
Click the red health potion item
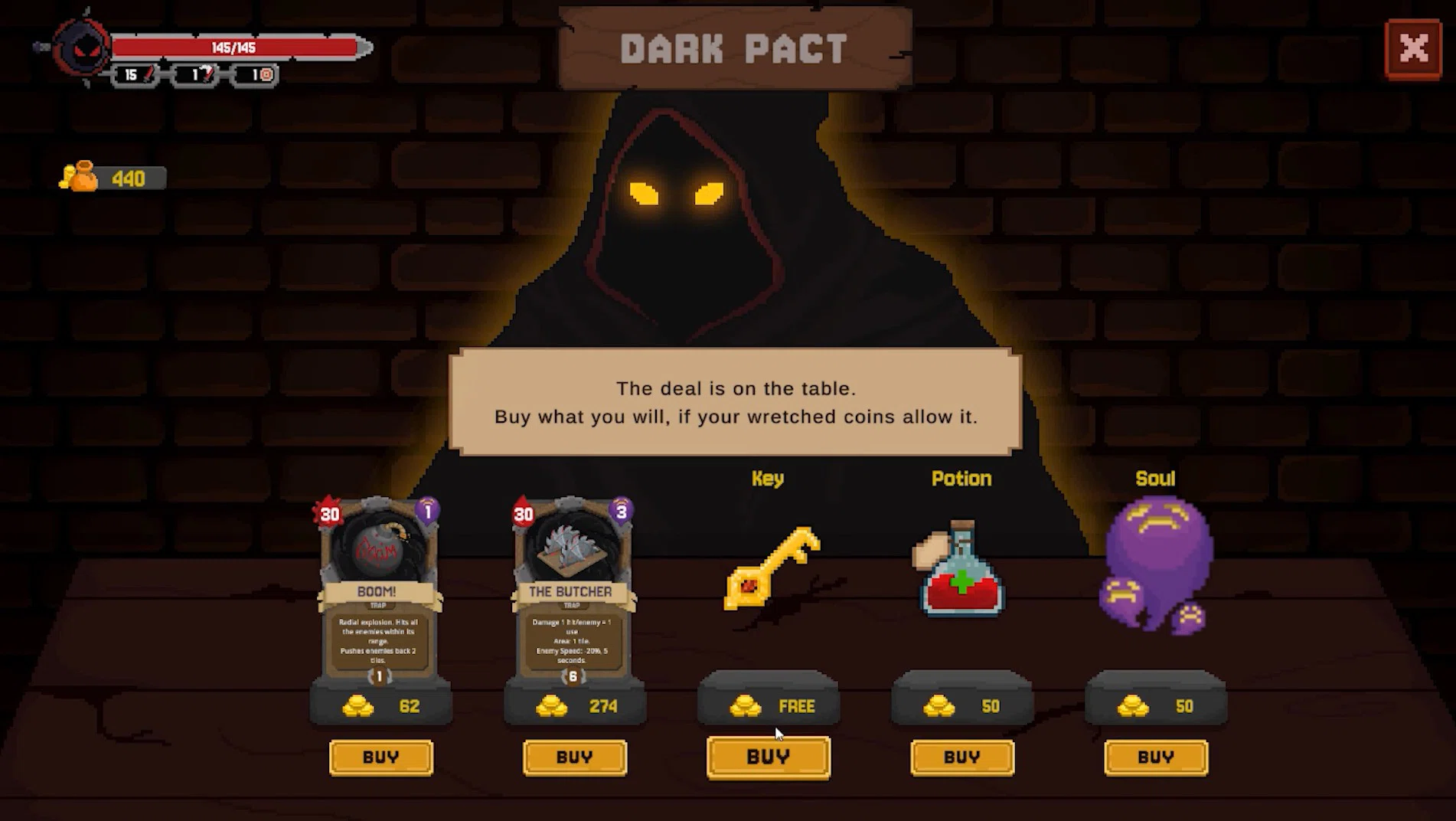pos(961,571)
